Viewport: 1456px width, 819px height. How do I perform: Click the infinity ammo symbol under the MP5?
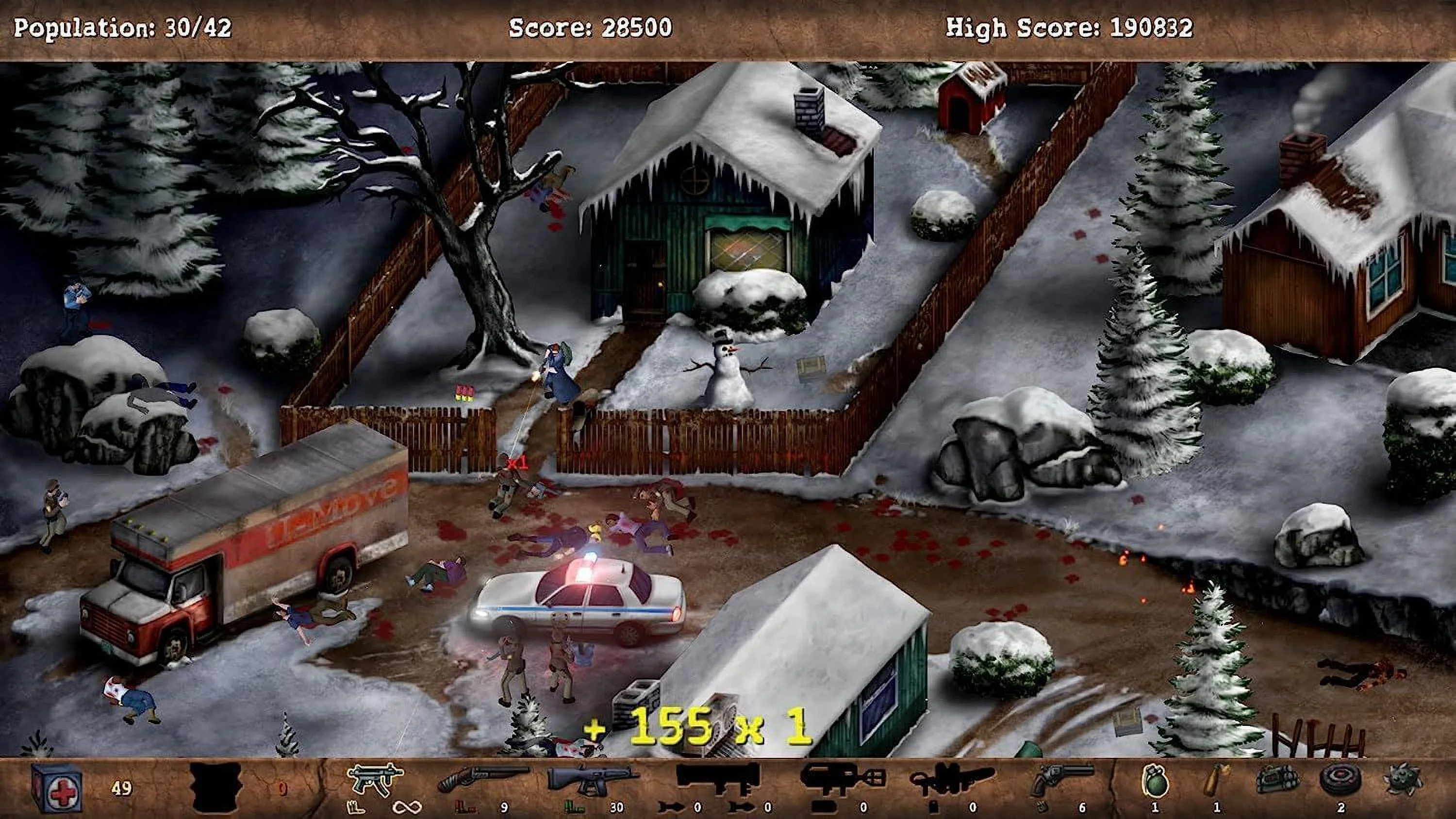click(408, 807)
